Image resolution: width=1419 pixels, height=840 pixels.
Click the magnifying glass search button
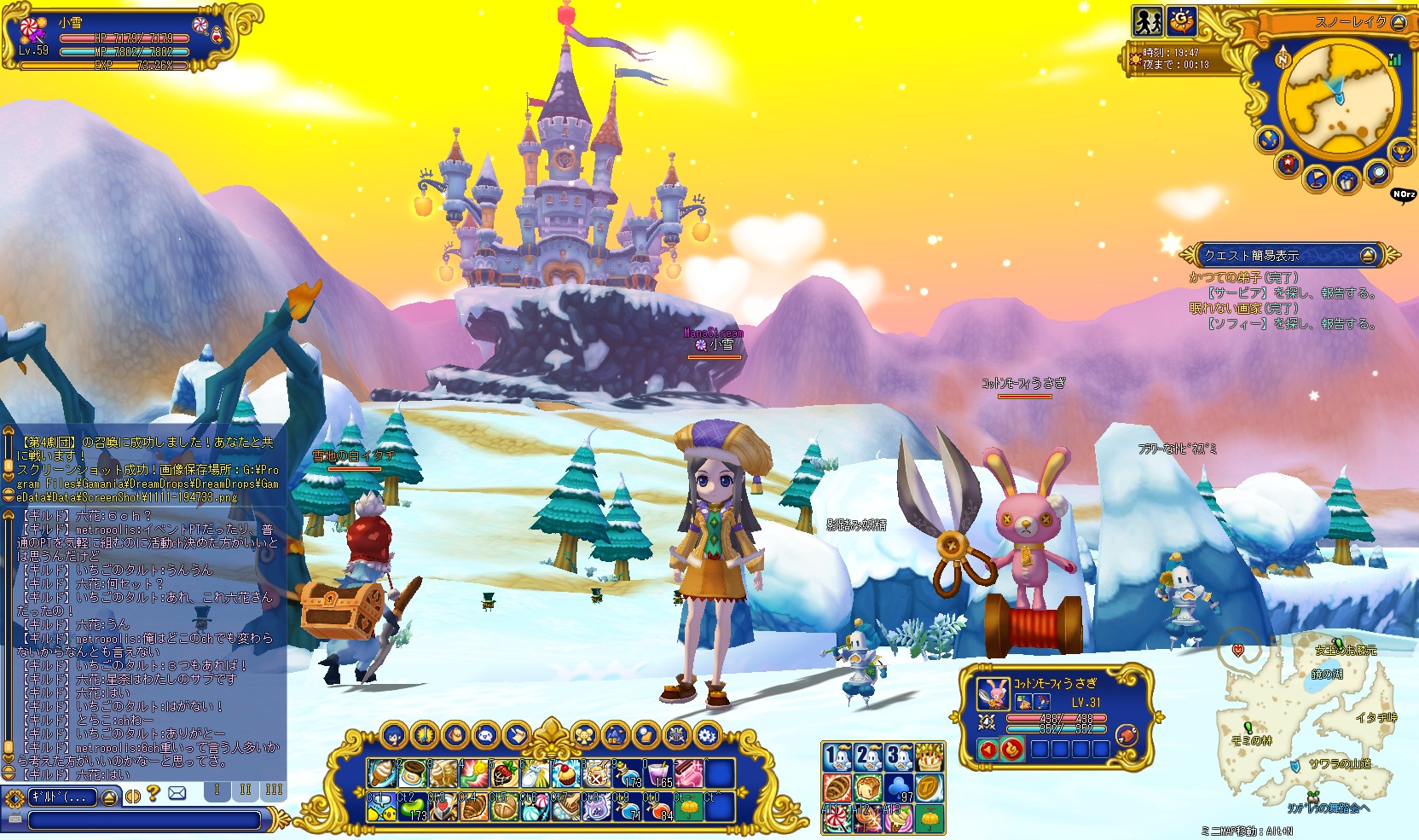pyautogui.click(x=1377, y=174)
